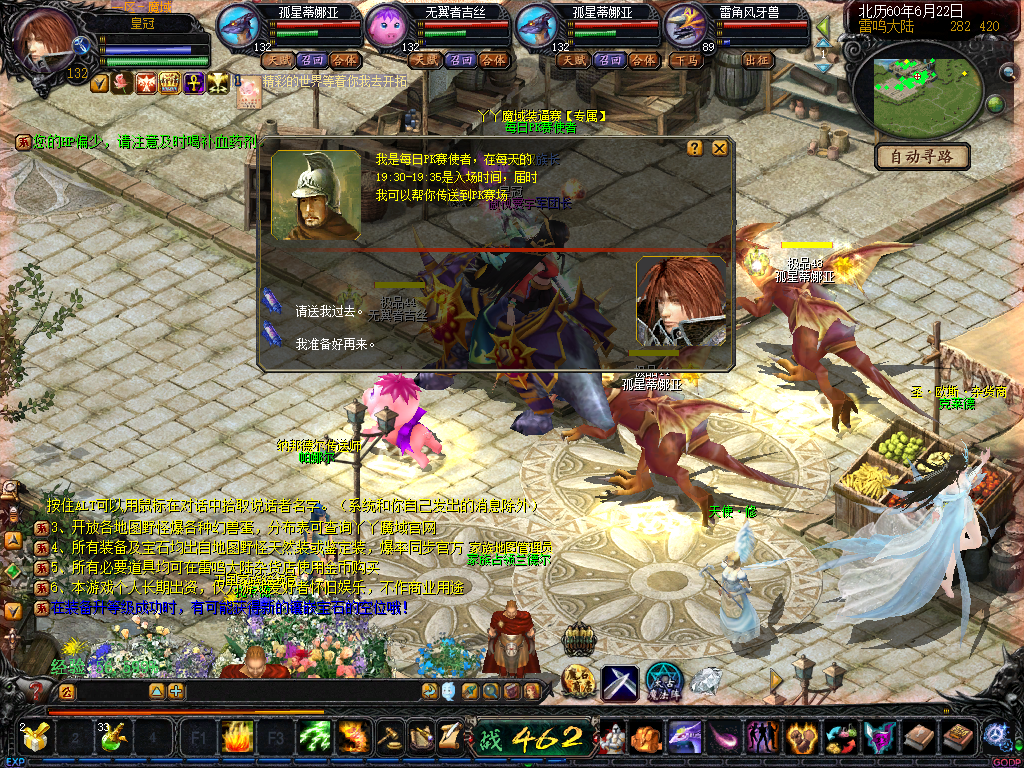Activate the crossed swords skill icon
Screen dimensions: 1024x768
[619, 682]
